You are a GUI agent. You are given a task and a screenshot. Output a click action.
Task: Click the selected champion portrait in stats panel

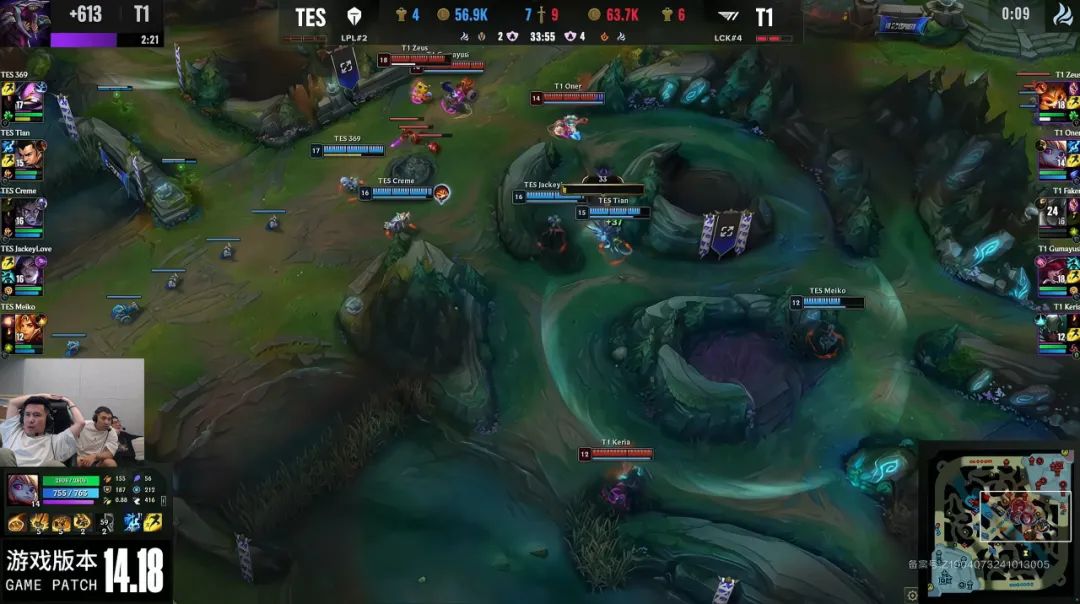[23, 489]
